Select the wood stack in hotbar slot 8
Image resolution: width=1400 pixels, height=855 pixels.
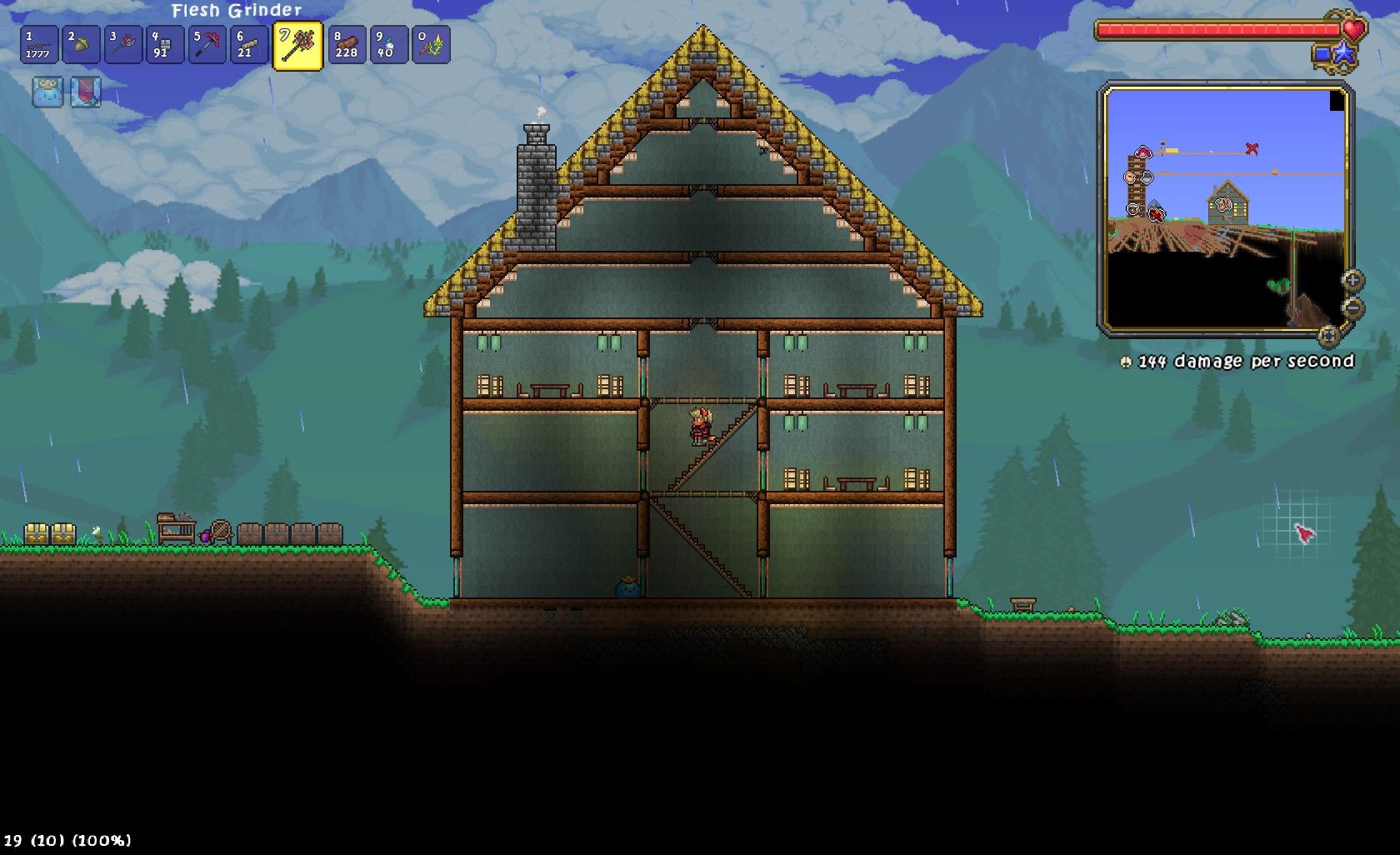(345, 43)
